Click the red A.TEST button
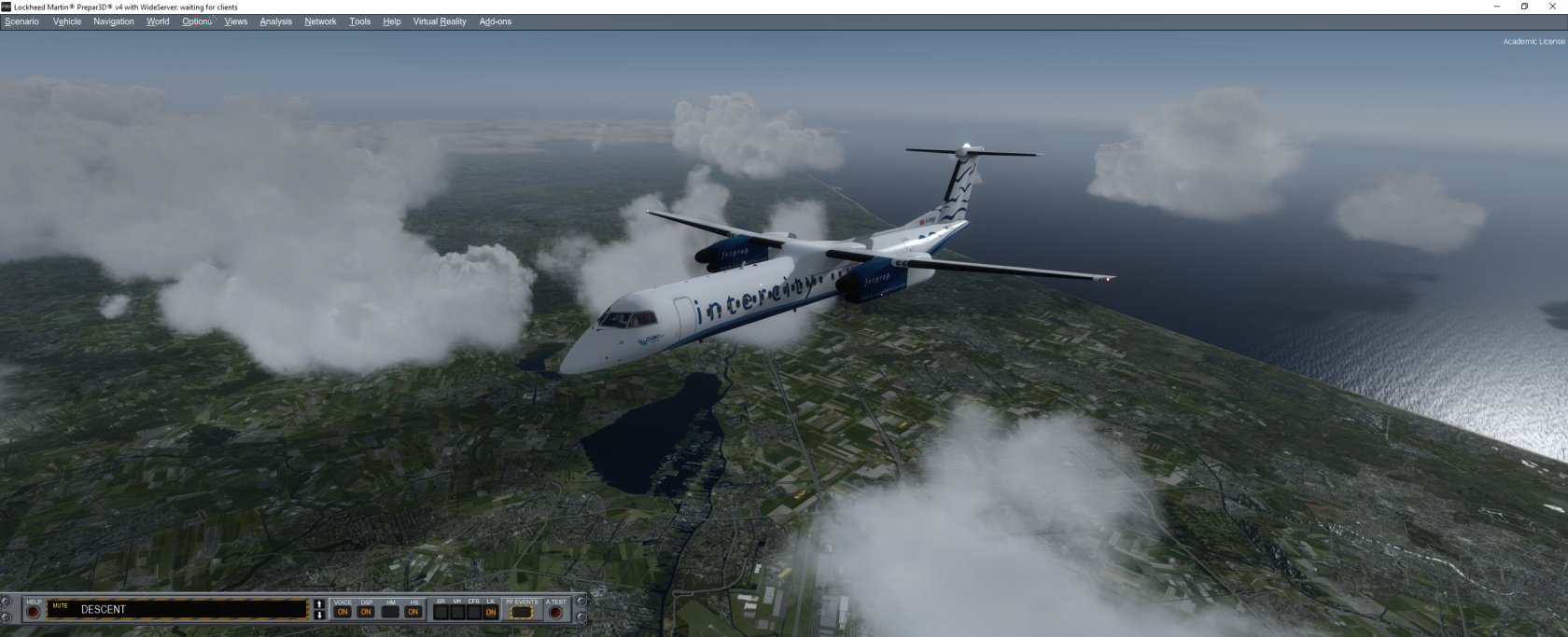The width and height of the screenshot is (1568, 637). (555, 612)
